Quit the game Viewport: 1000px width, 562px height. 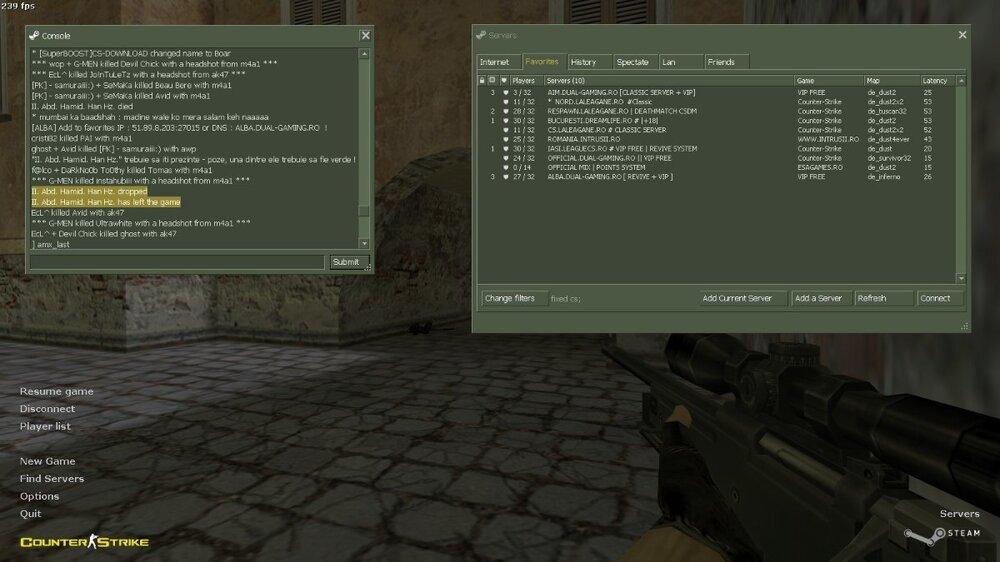click(30, 513)
